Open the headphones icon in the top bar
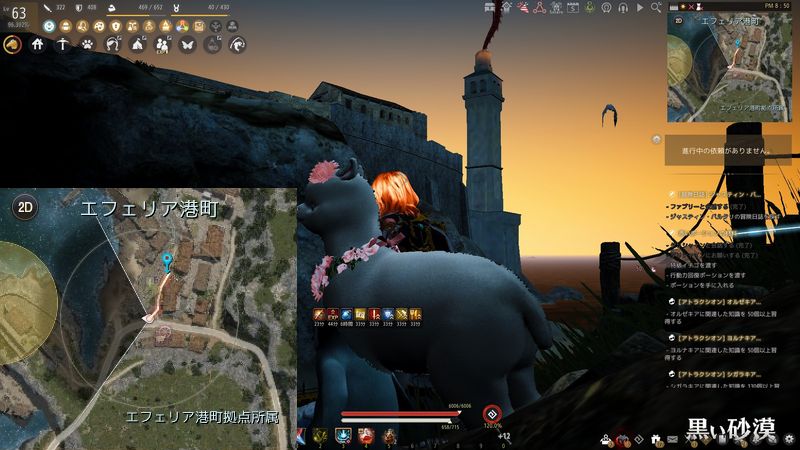Viewport: 800px width, 450px height. point(625,8)
